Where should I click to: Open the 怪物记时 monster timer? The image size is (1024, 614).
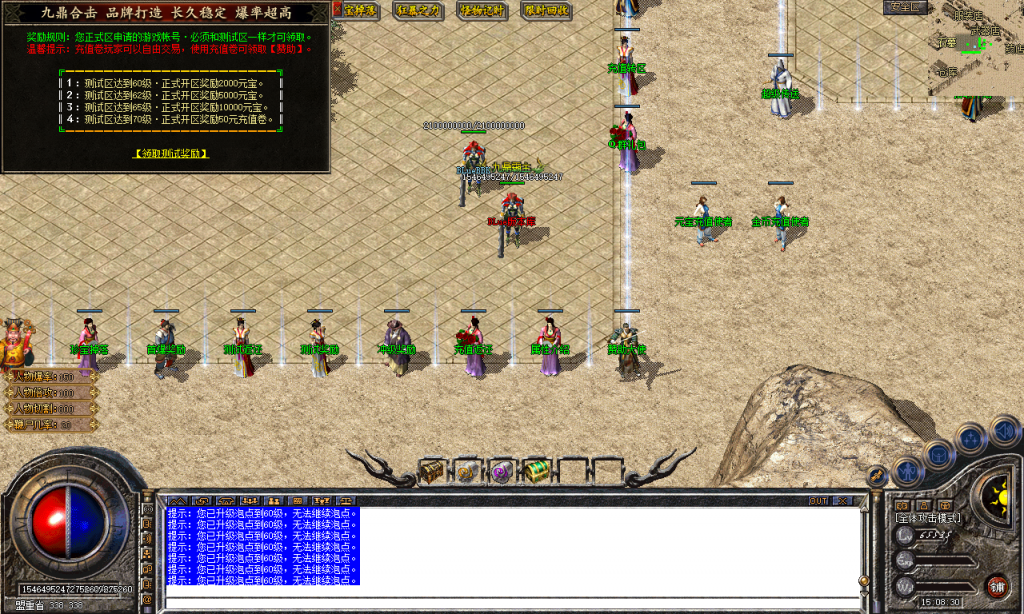coord(483,10)
